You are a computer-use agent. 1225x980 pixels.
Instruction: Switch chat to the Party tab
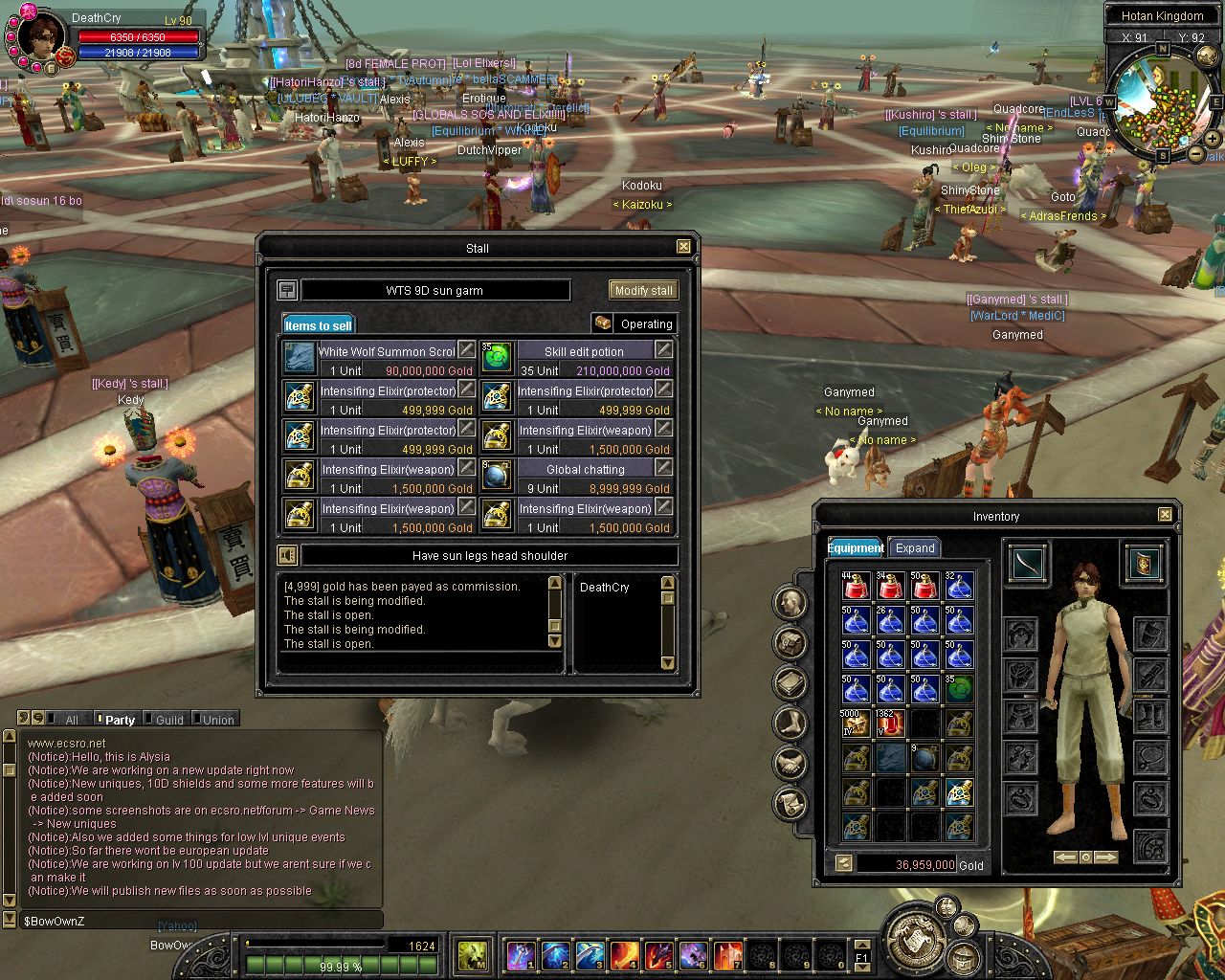(x=120, y=720)
